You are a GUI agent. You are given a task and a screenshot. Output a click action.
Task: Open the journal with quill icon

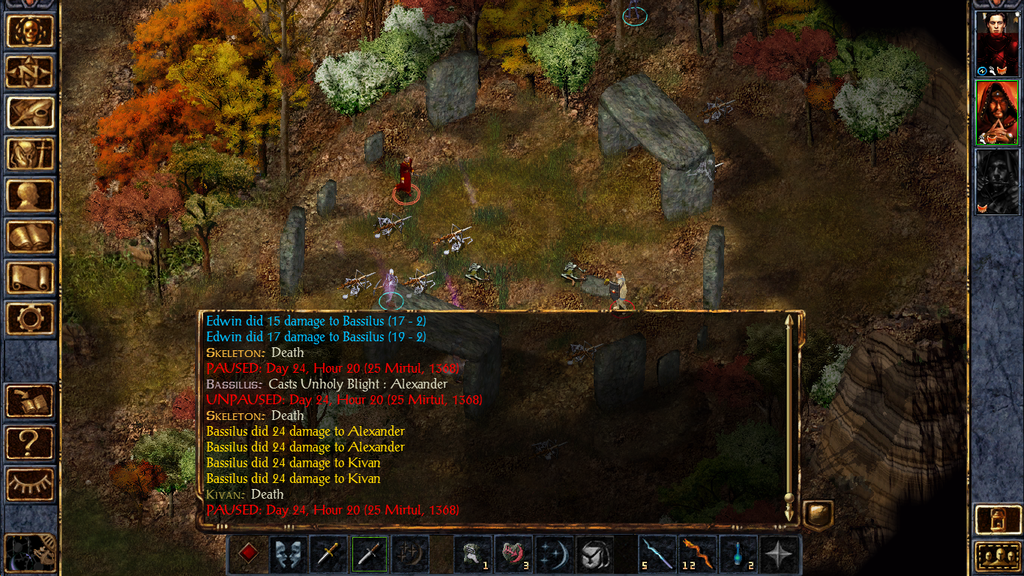tap(30, 113)
